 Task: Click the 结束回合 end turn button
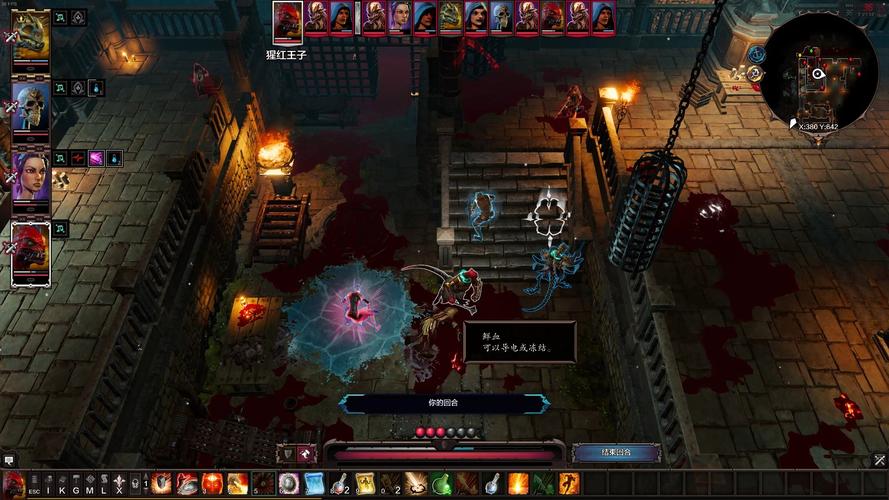coord(615,452)
